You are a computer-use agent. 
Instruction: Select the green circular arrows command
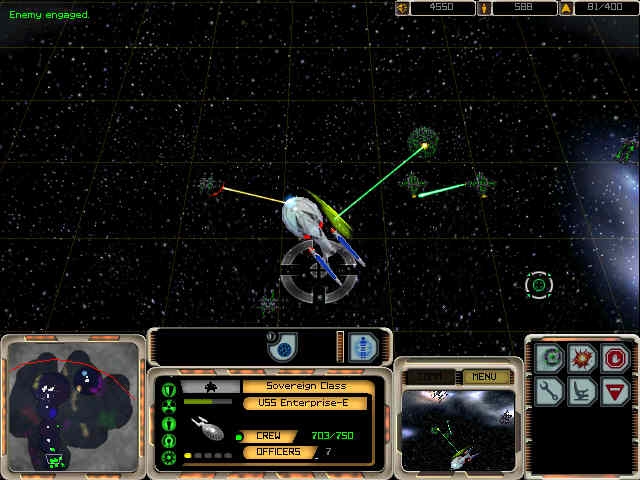pyautogui.click(x=550, y=358)
